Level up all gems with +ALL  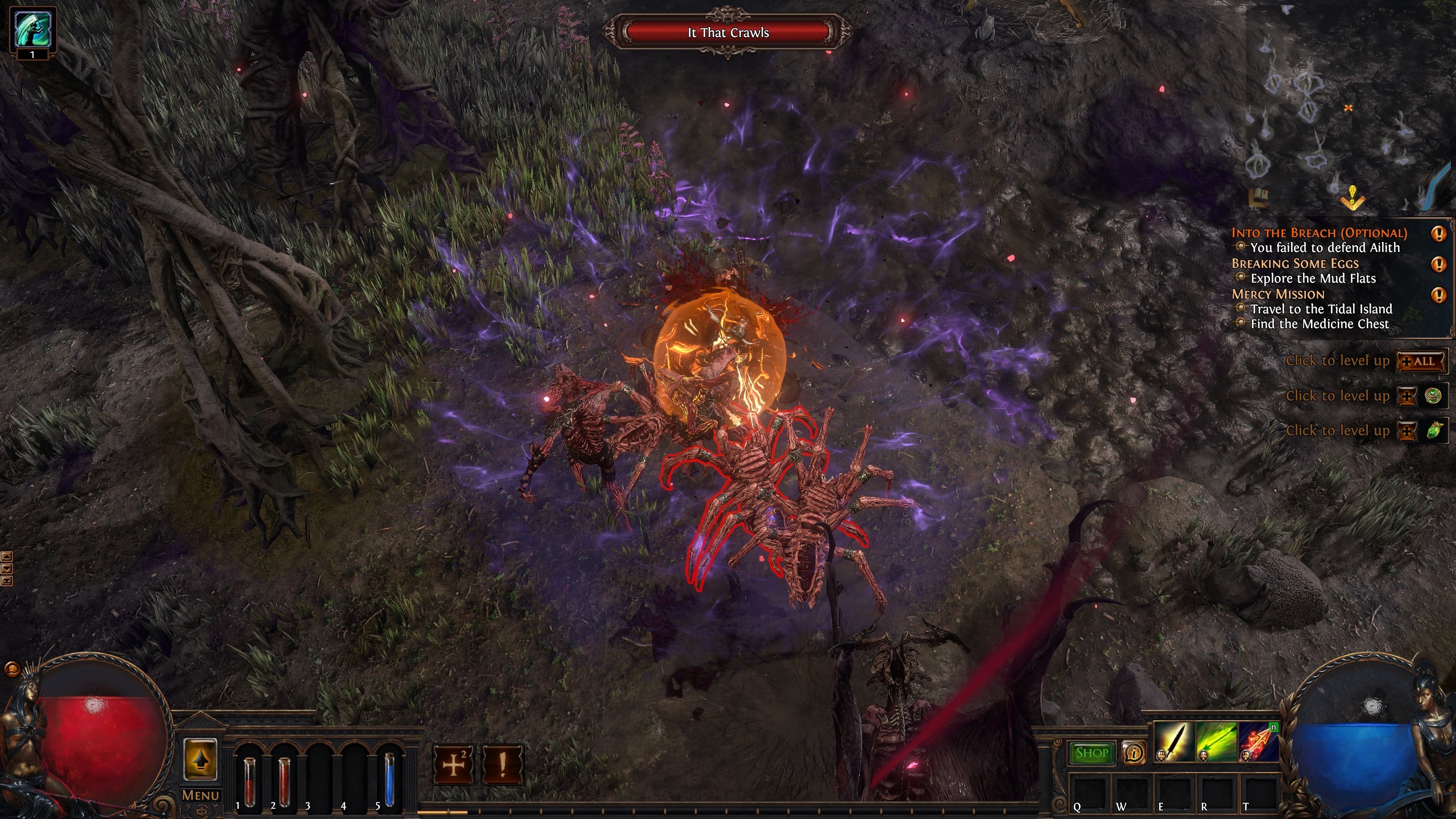click(x=1422, y=362)
